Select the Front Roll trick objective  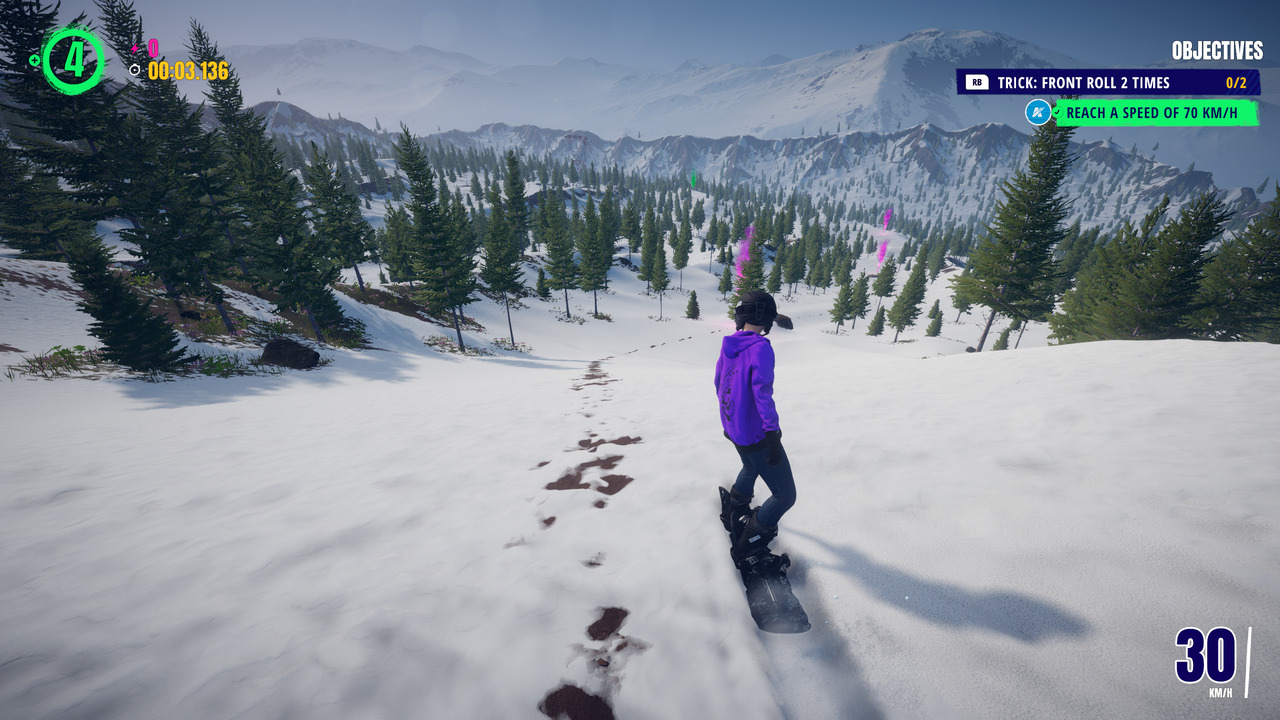1106,83
